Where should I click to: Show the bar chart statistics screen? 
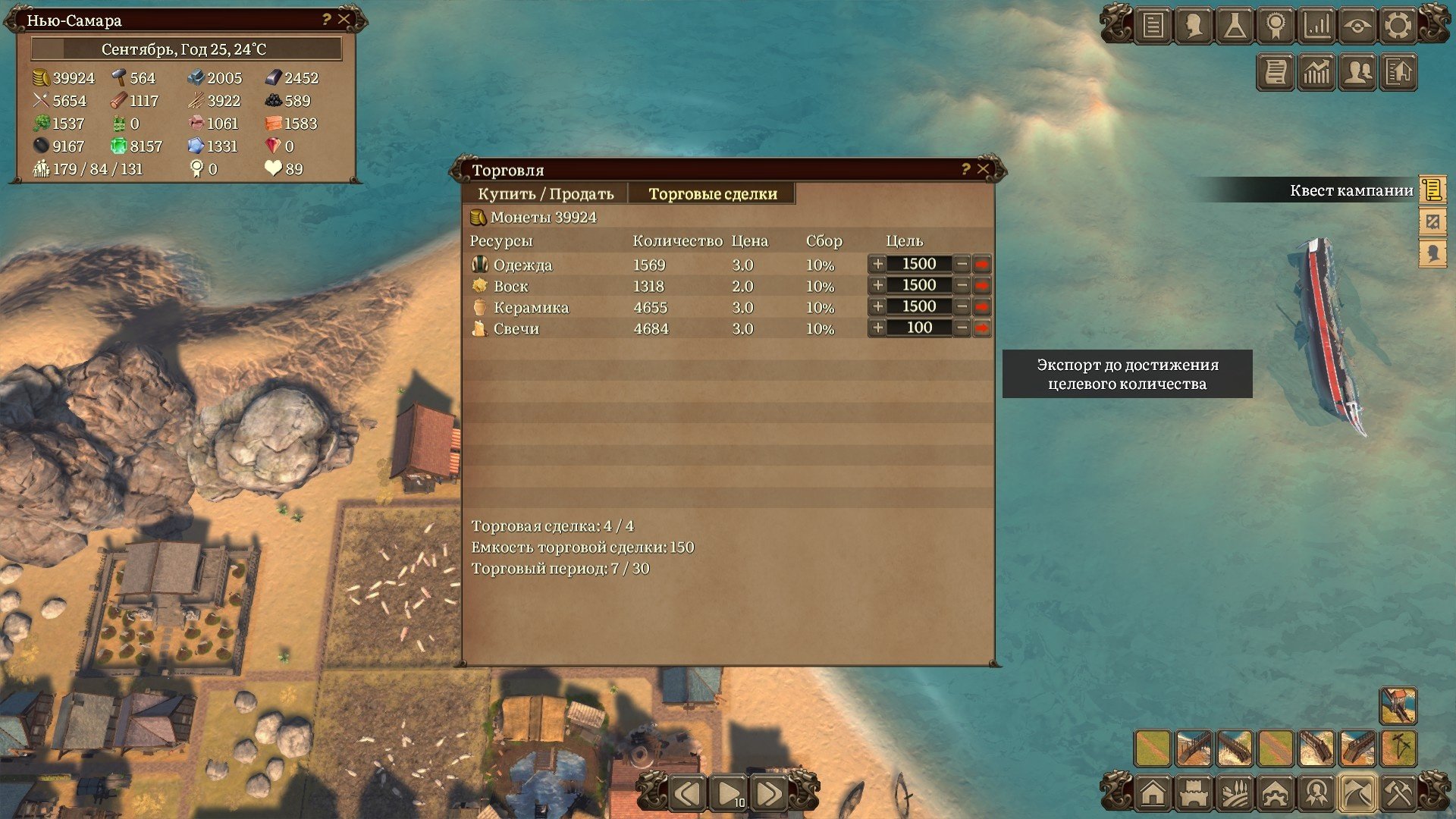coord(1316,26)
